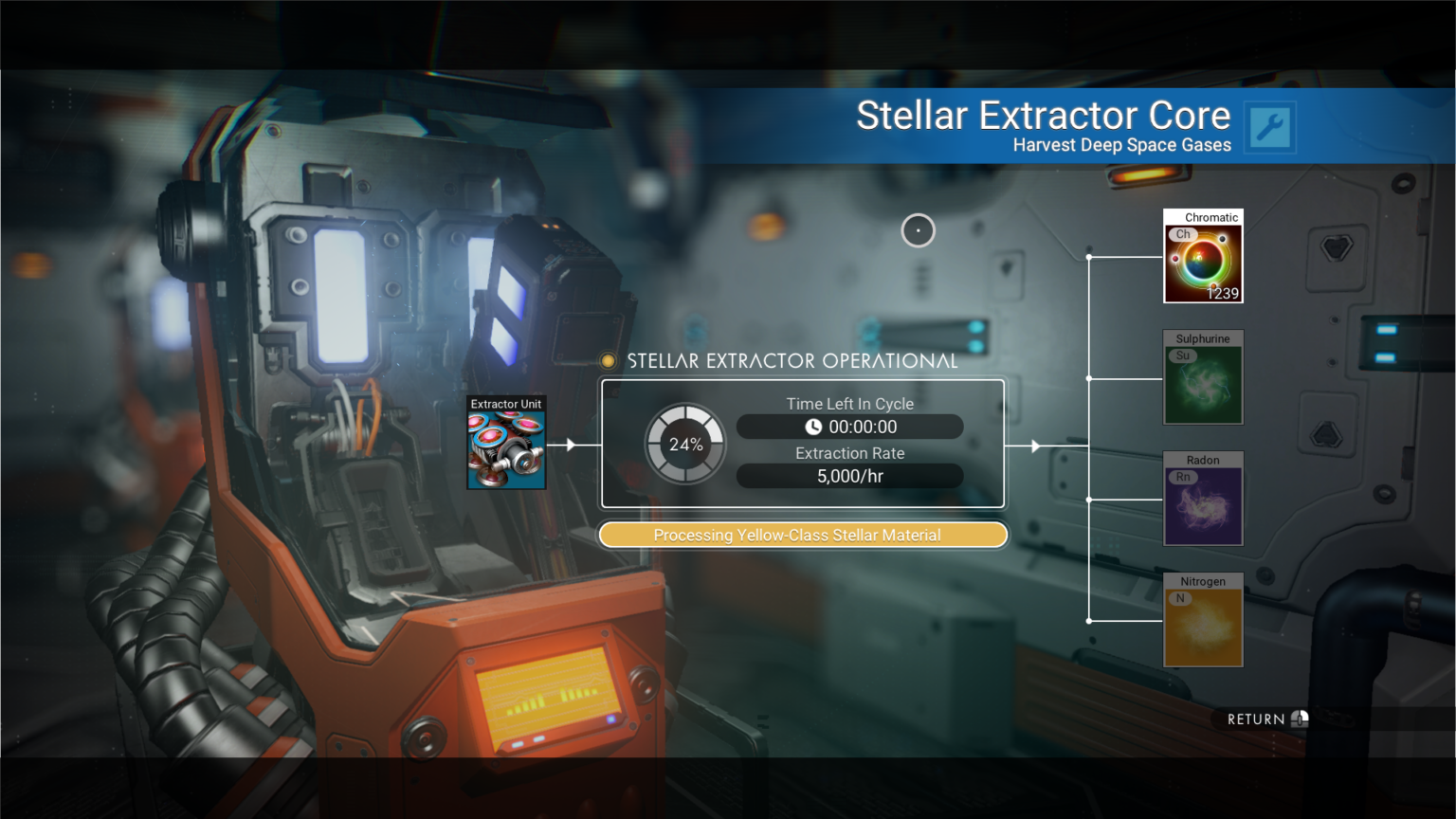Viewport: 1456px width, 819px height.
Task: Click the Chromatic Metal resource icon
Action: click(1203, 257)
